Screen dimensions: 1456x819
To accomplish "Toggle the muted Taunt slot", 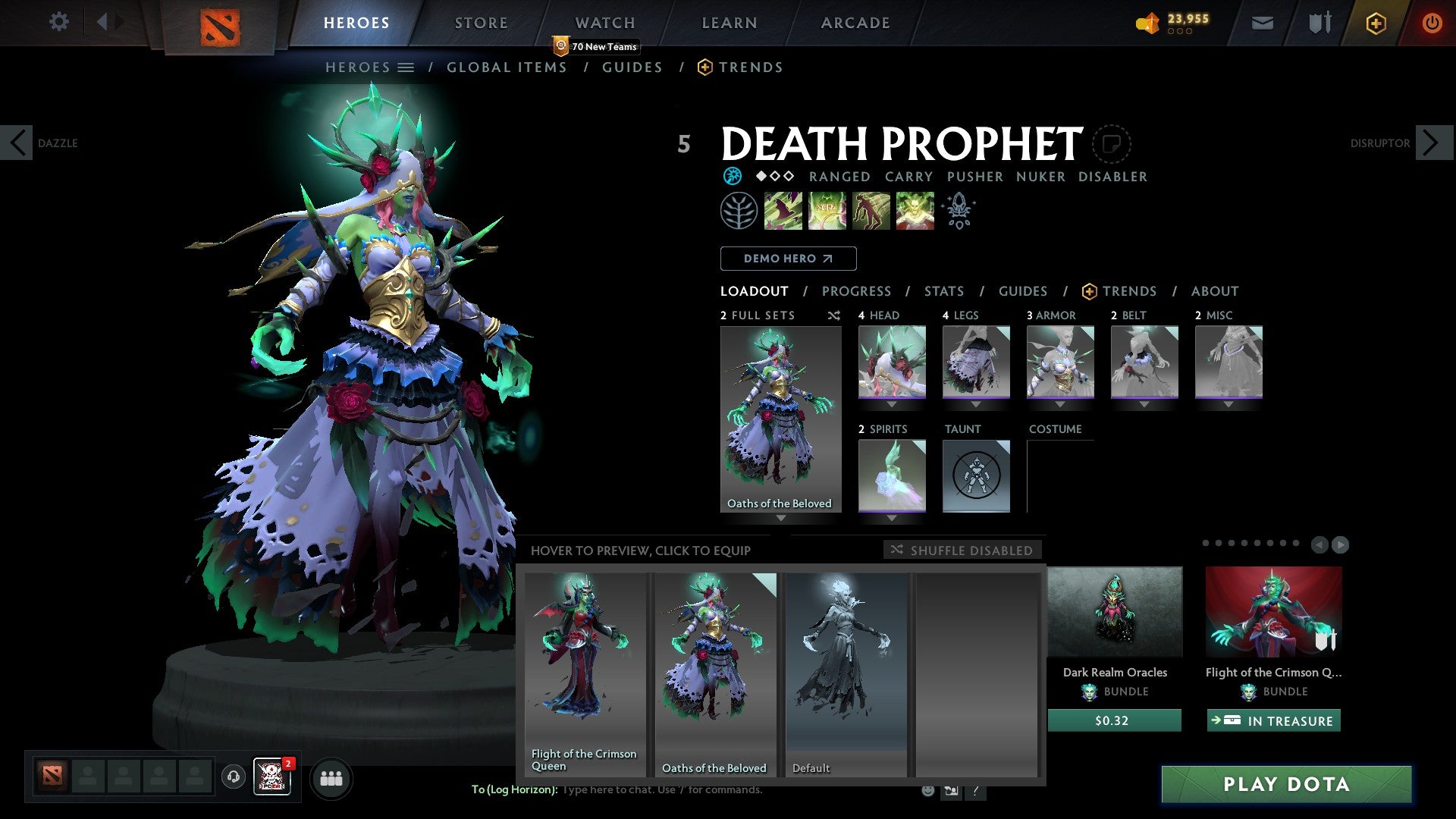I will (x=976, y=475).
